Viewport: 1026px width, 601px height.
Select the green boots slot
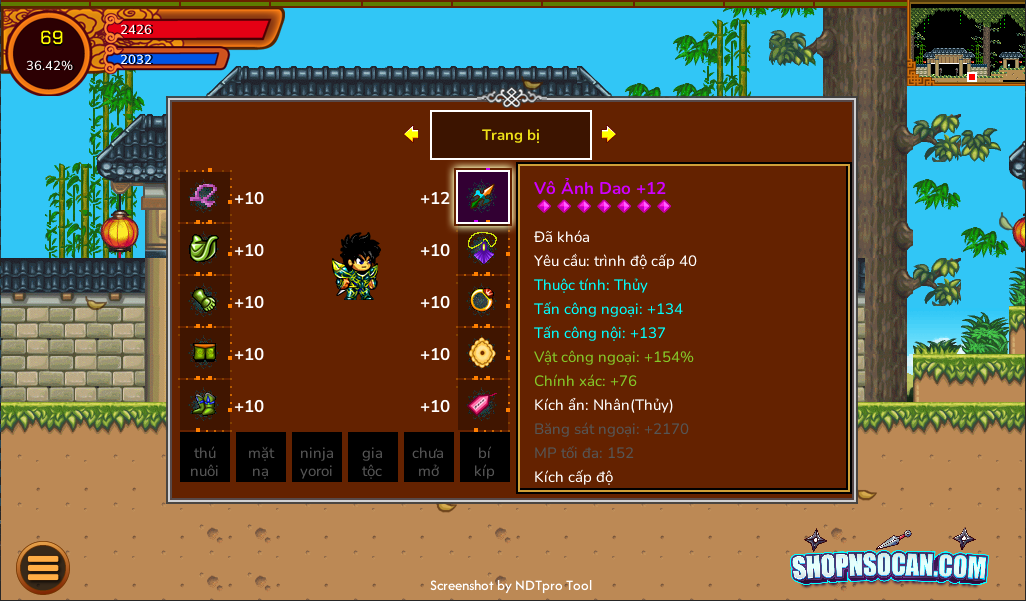click(x=205, y=405)
